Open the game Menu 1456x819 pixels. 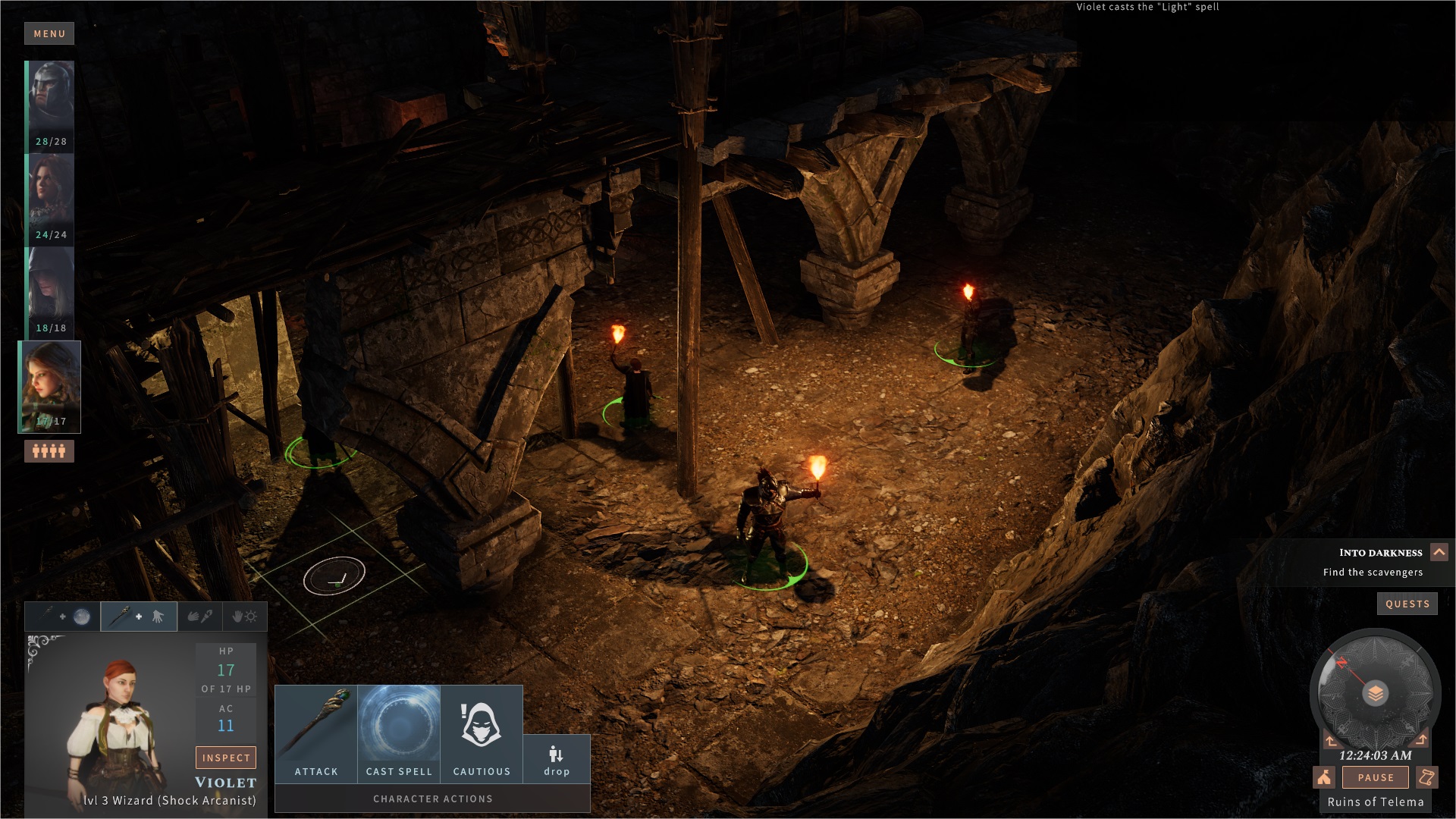pos(49,33)
